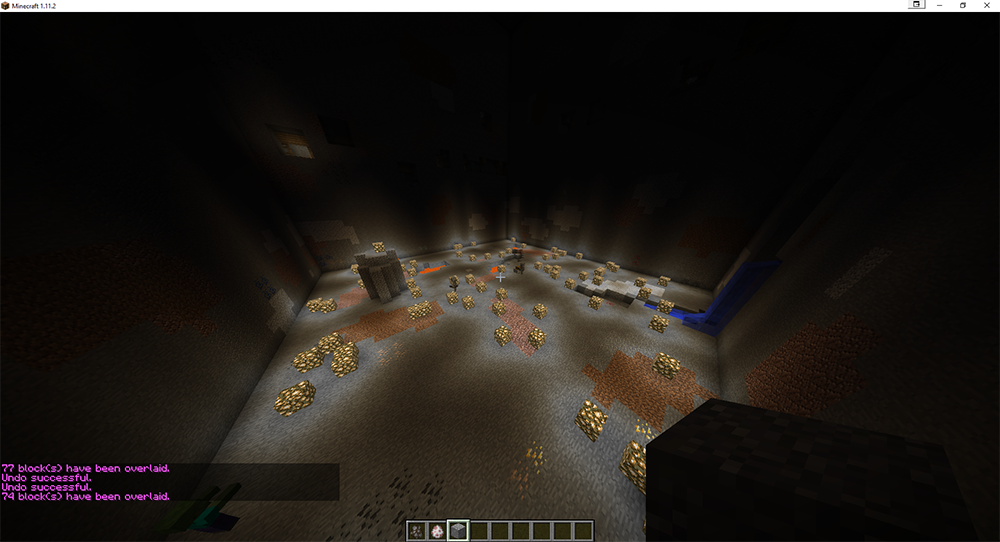Close the Minecraft window

pyautogui.click(x=987, y=5)
